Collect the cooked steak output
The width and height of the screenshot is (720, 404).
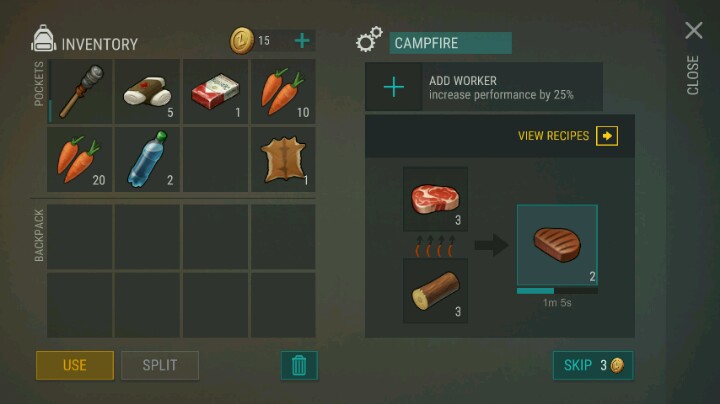(557, 245)
